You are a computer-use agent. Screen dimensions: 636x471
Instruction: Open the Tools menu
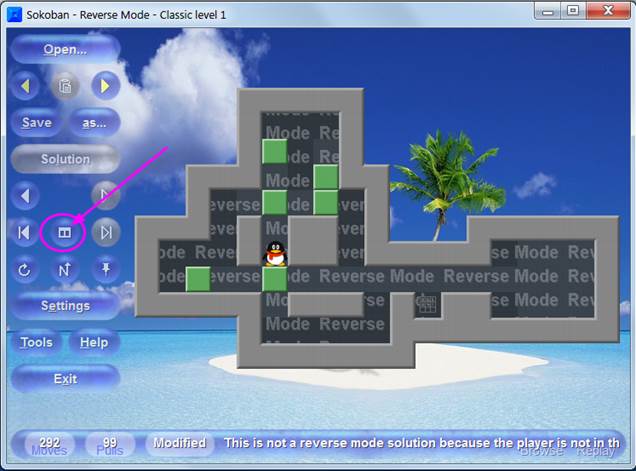coord(36,343)
